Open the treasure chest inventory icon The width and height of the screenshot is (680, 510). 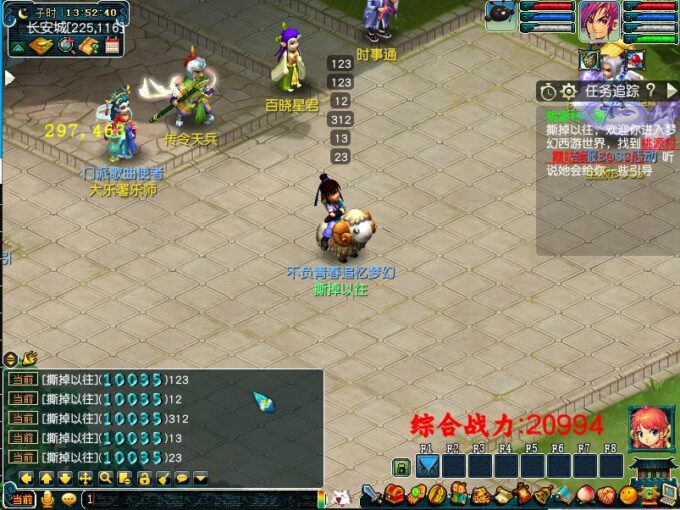pos(395,495)
